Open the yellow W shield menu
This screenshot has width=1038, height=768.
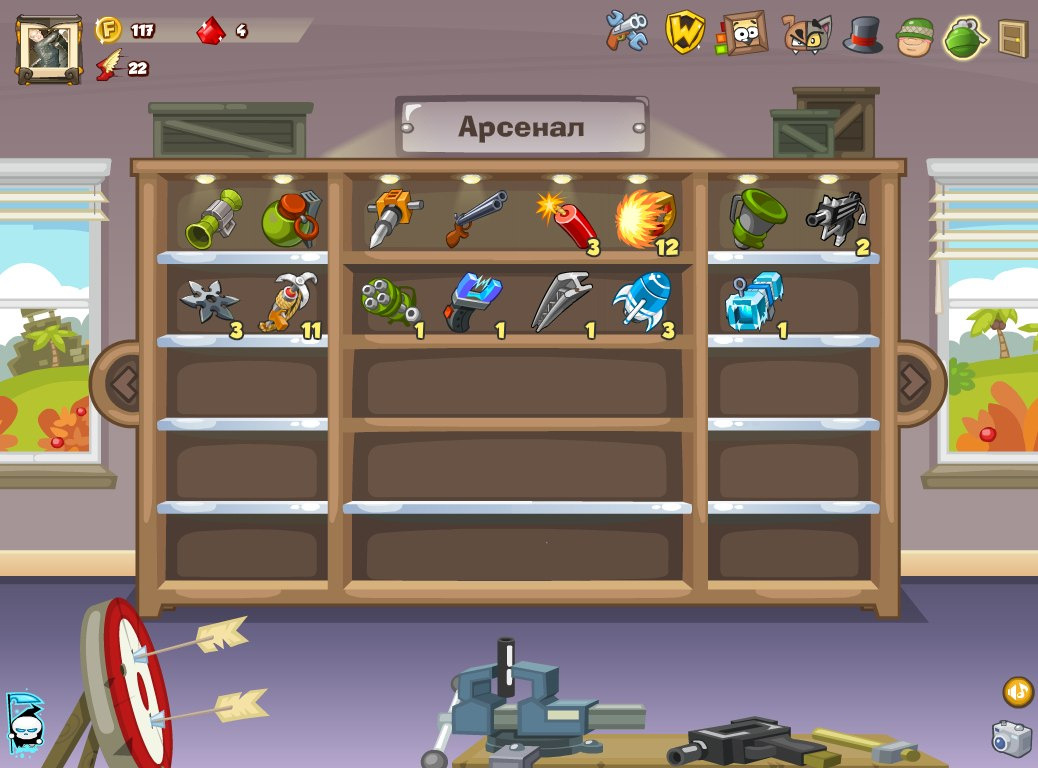685,32
